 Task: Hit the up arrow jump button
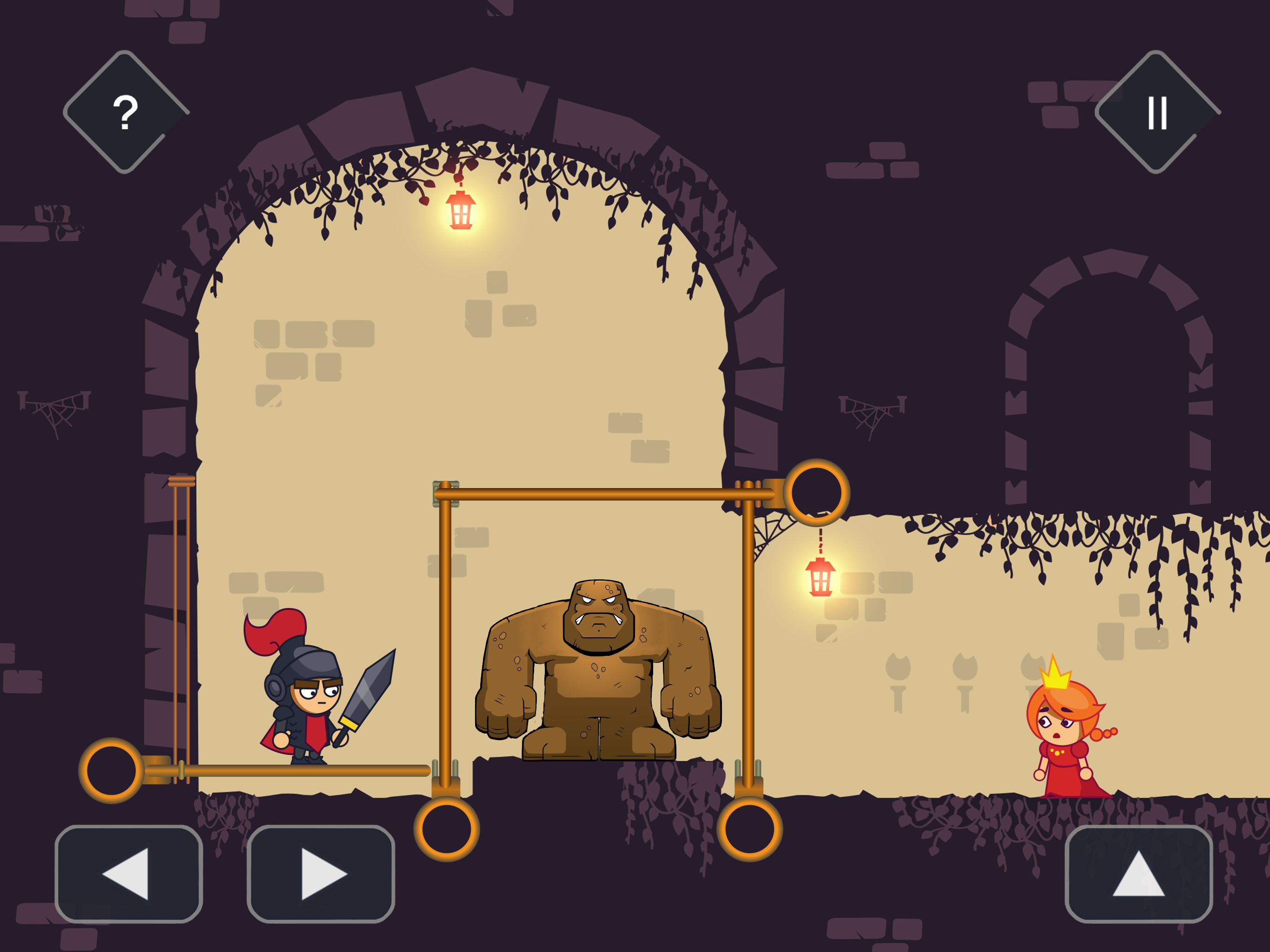[x=1138, y=873]
